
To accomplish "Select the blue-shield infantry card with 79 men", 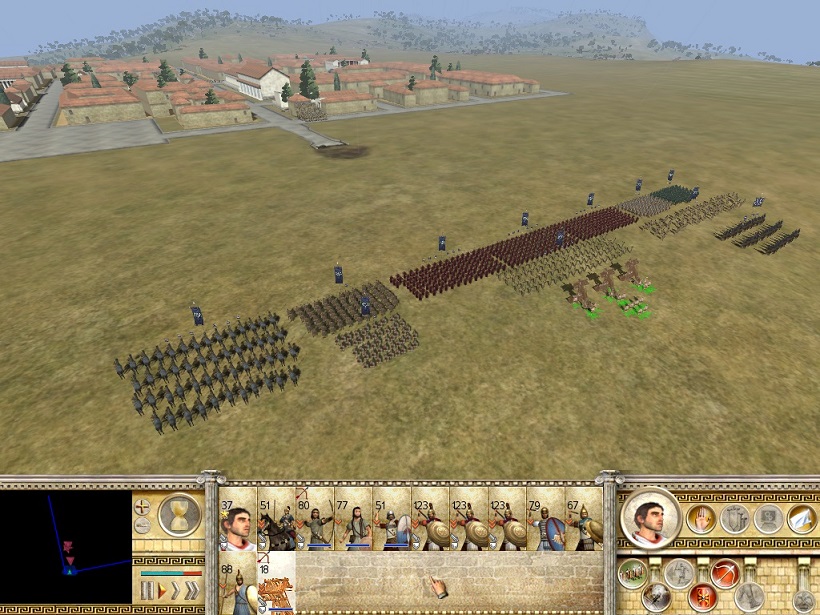I will [545, 520].
